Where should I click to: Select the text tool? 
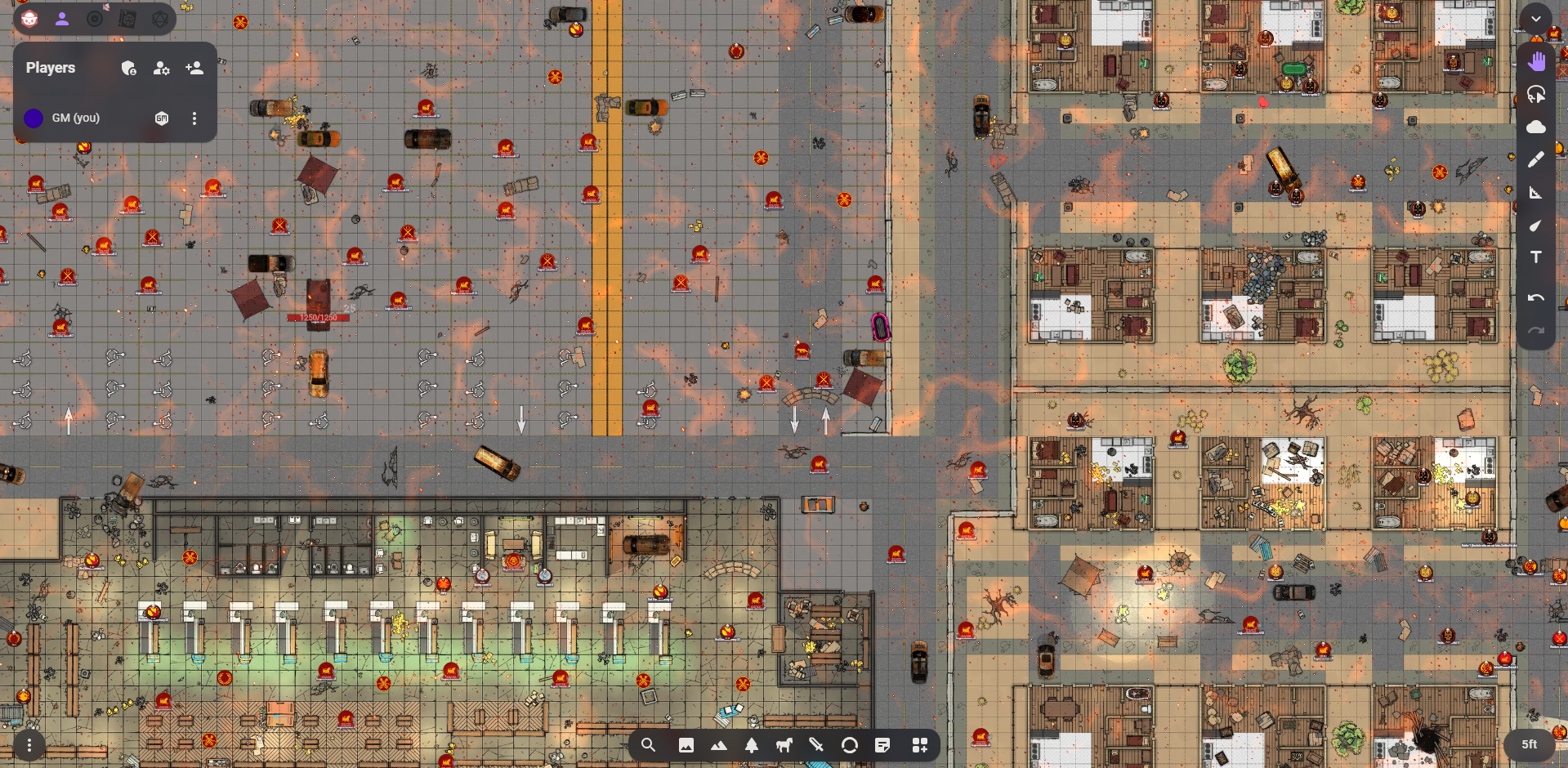click(1536, 257)
